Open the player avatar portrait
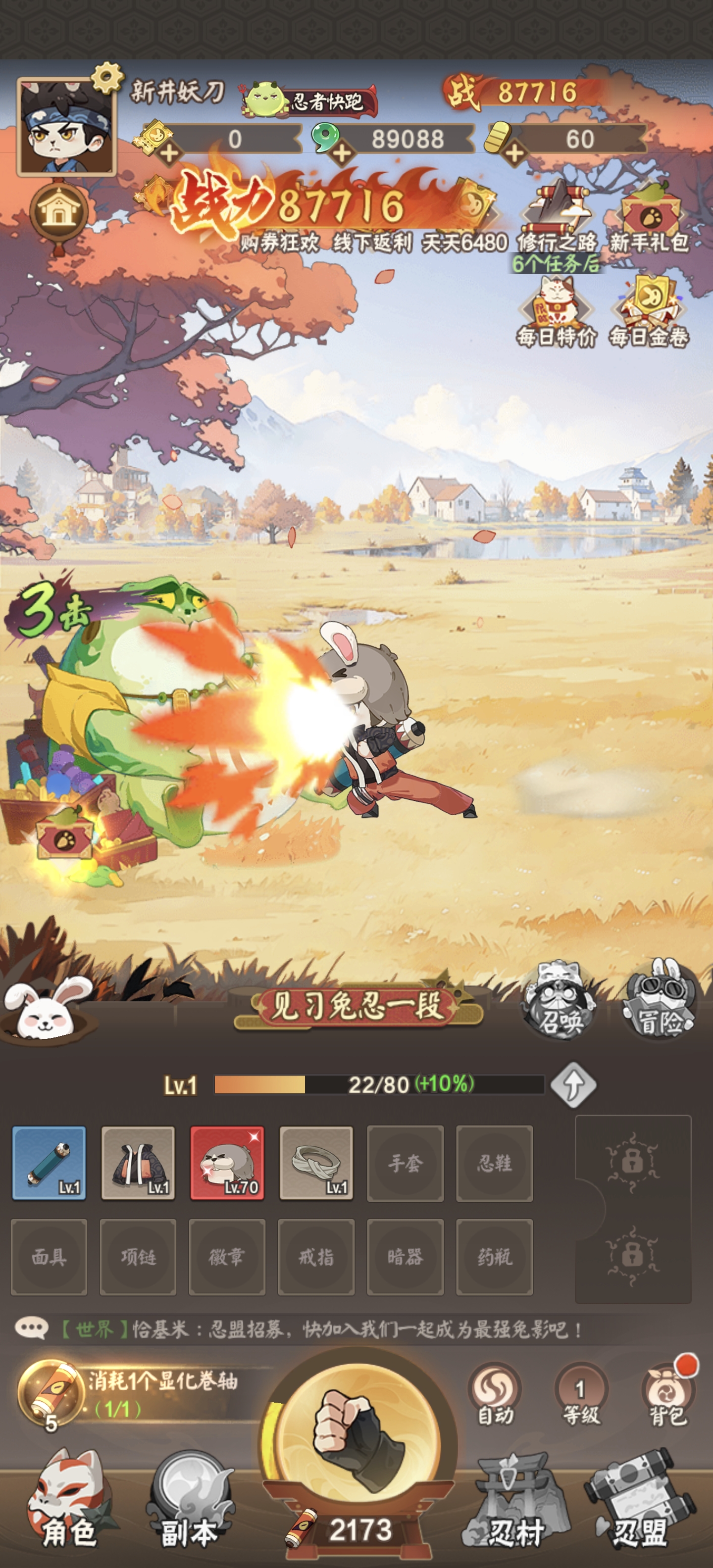This screenshot has height=1568, width=713. pyautogui.click(x=66, y=127)
